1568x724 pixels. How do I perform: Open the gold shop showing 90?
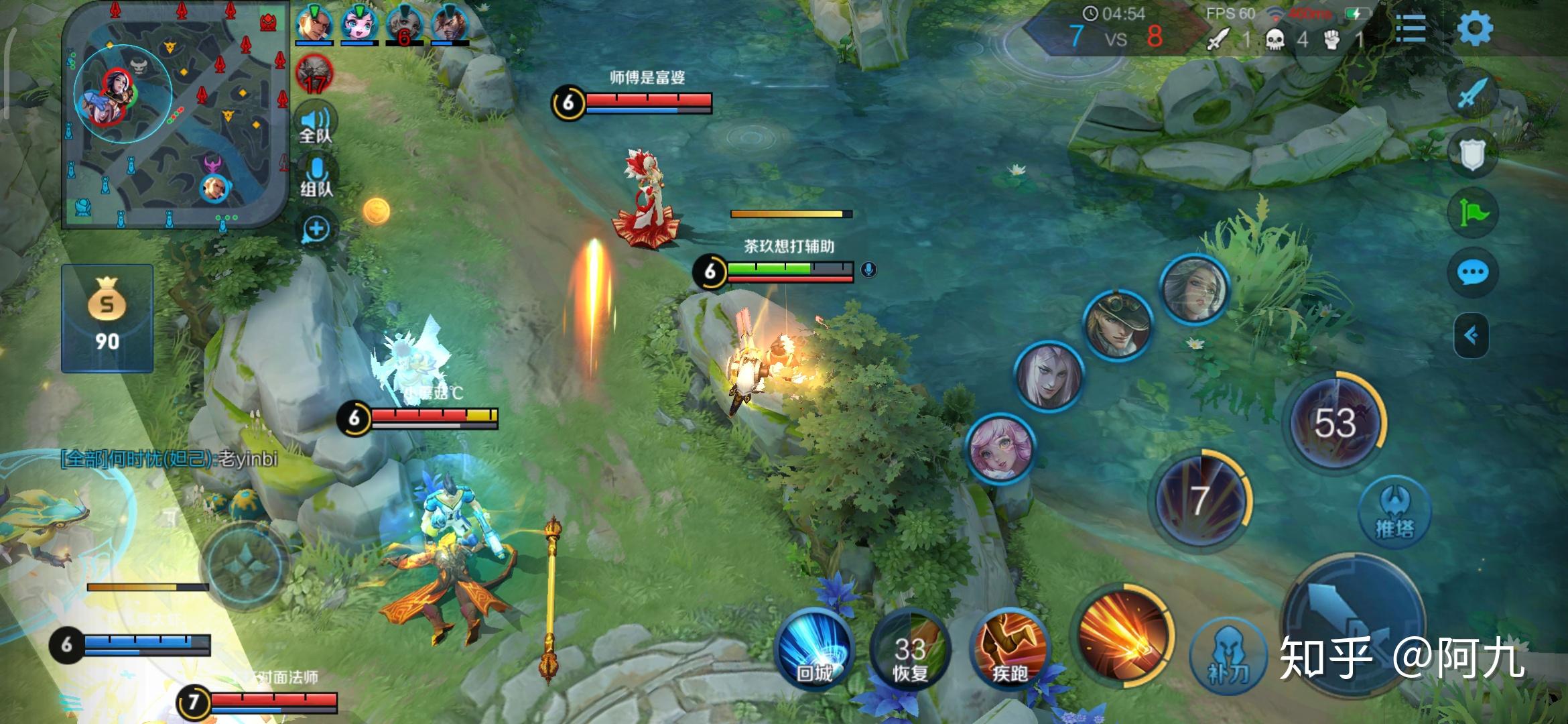[107, 318]
